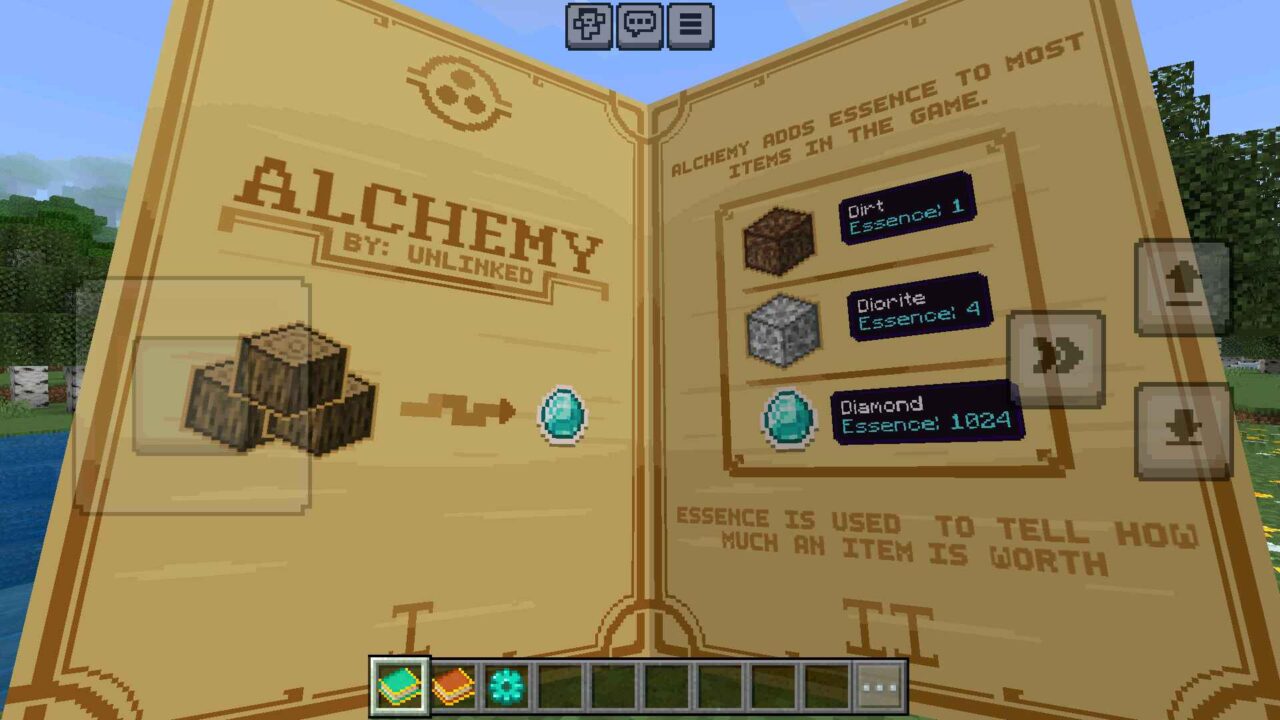This screenshot has width=1280, height=720.
Task: Click the down arrow button on the right edge
Action: tap(1180, 432)
